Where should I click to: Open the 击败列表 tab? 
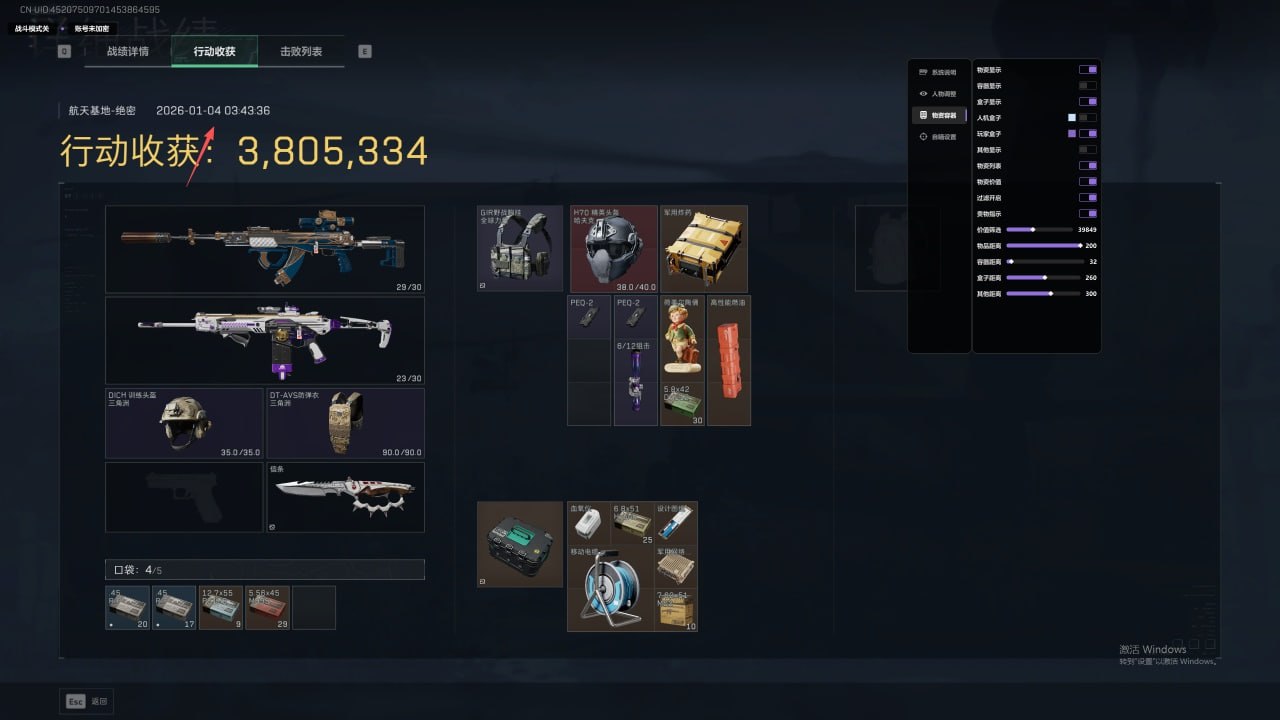(x=301, y=51)
